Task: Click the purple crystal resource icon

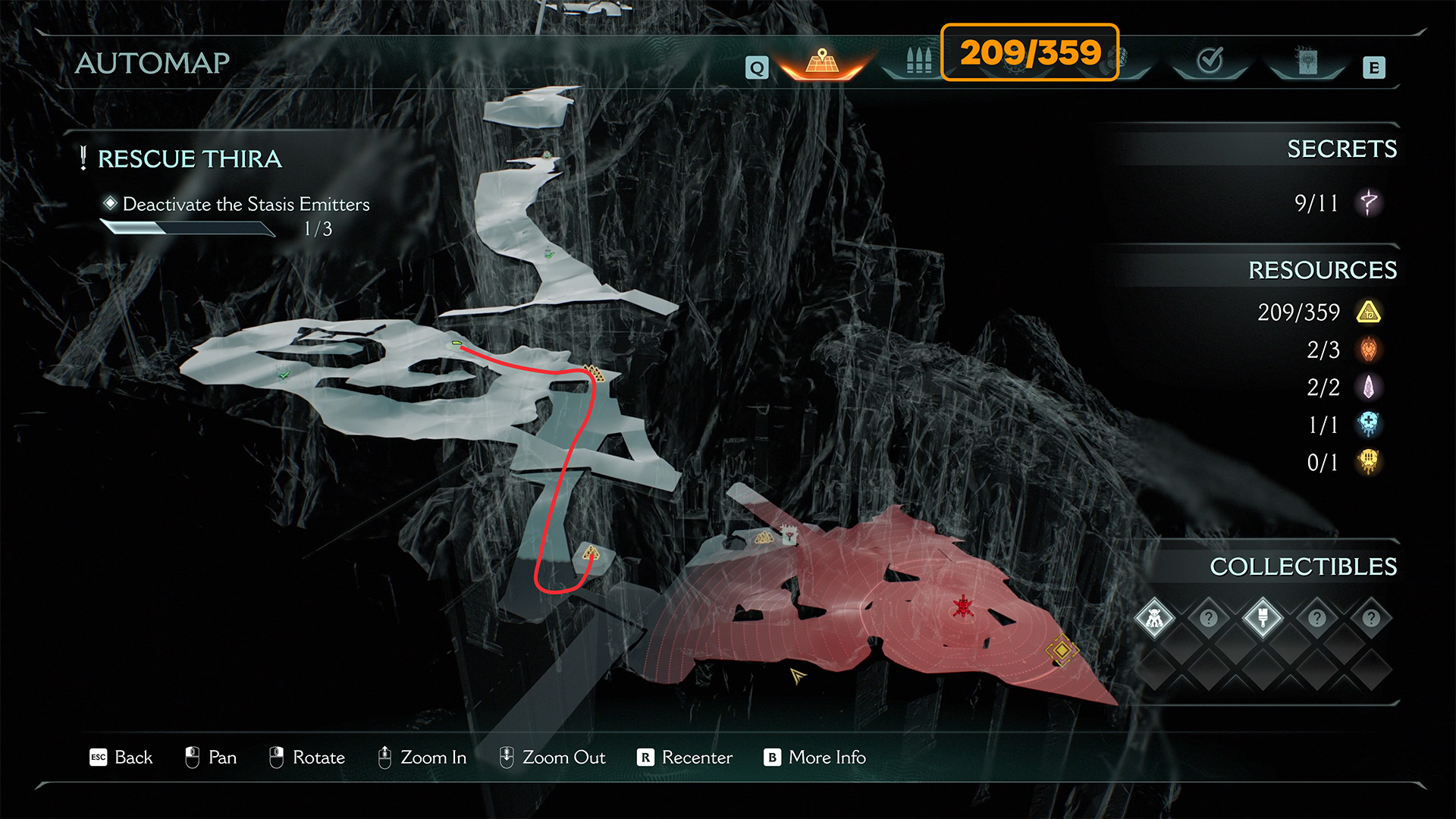Action: point(1369,388)
